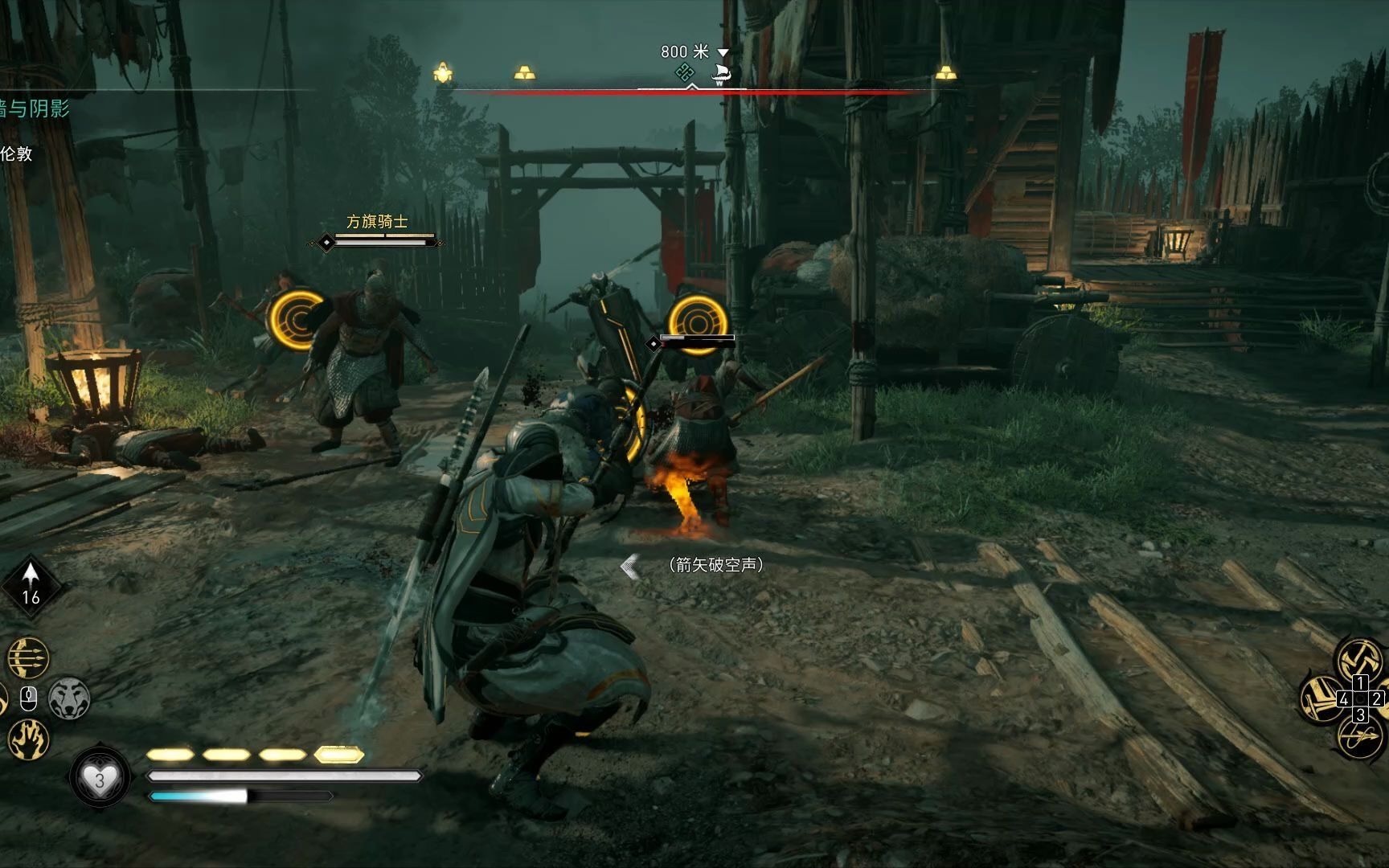Select the longship marker on the compass
This screenshot has width=1389, height=868.
[x=720, y=76]
